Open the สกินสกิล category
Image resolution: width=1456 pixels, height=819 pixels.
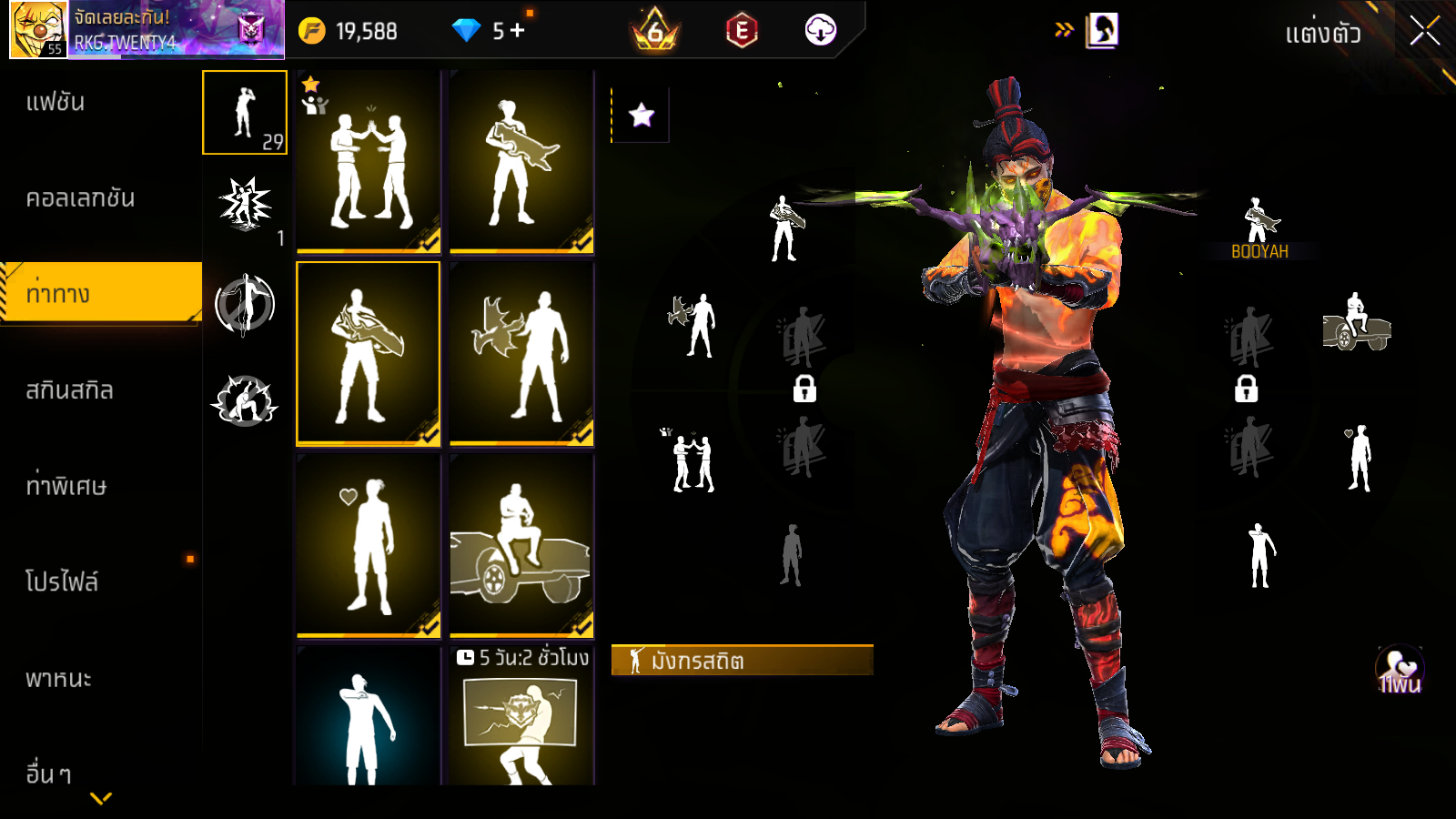pos(70,390)
